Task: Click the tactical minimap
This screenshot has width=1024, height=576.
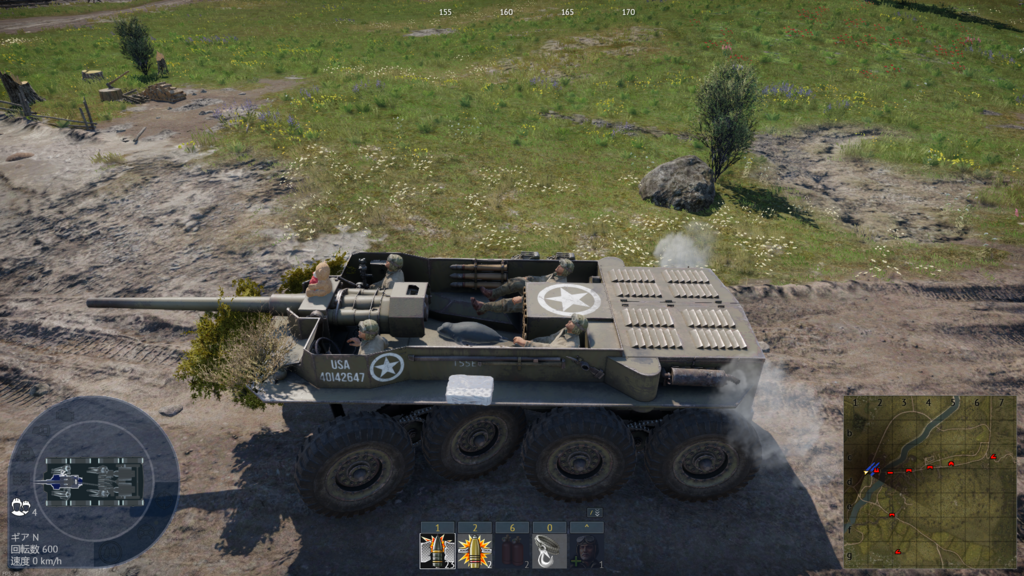Action: point(929,481)
